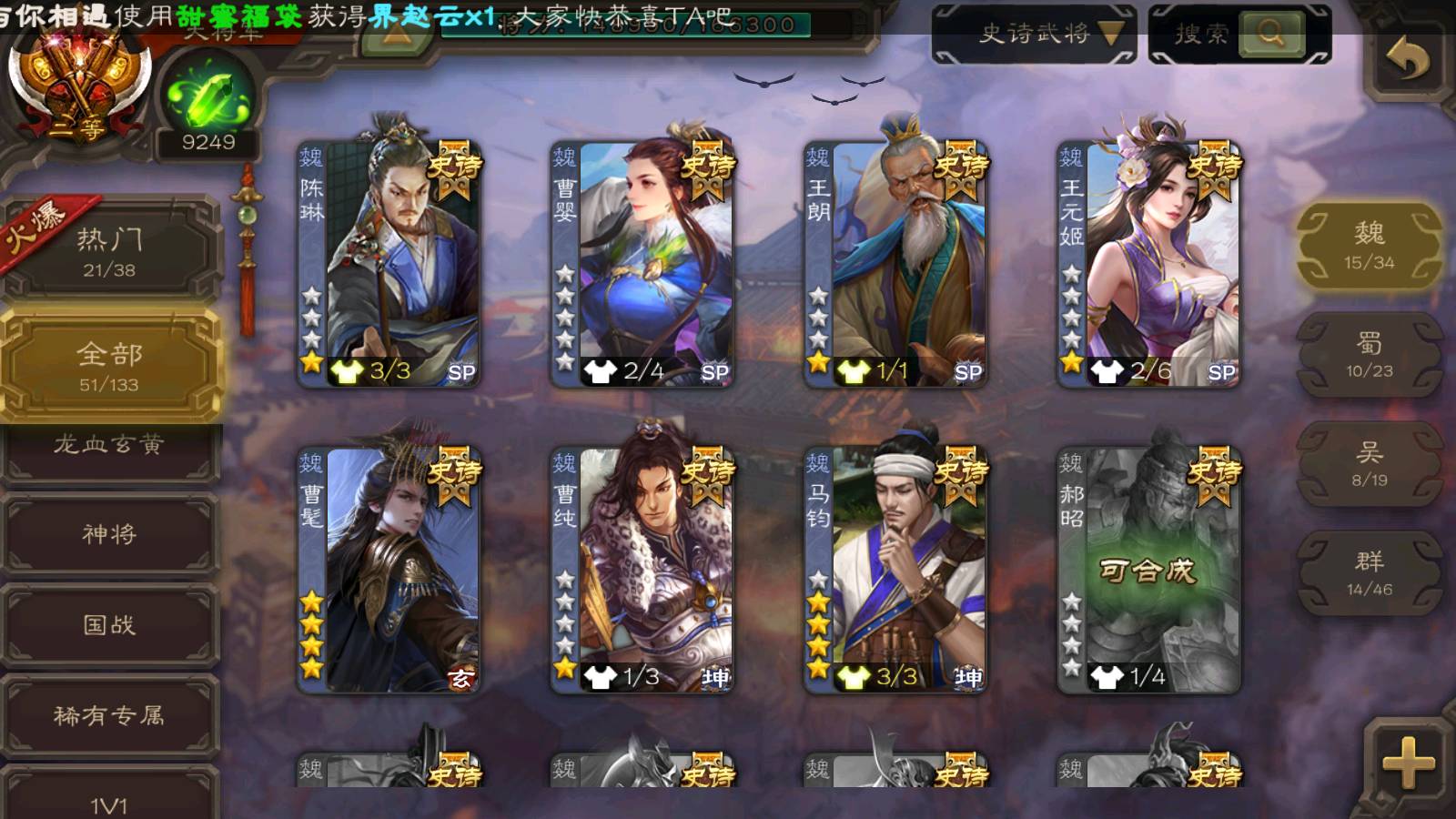1456x819 pixels.
Task: Switch to the 吴 faction filter
Action: 1369,464
